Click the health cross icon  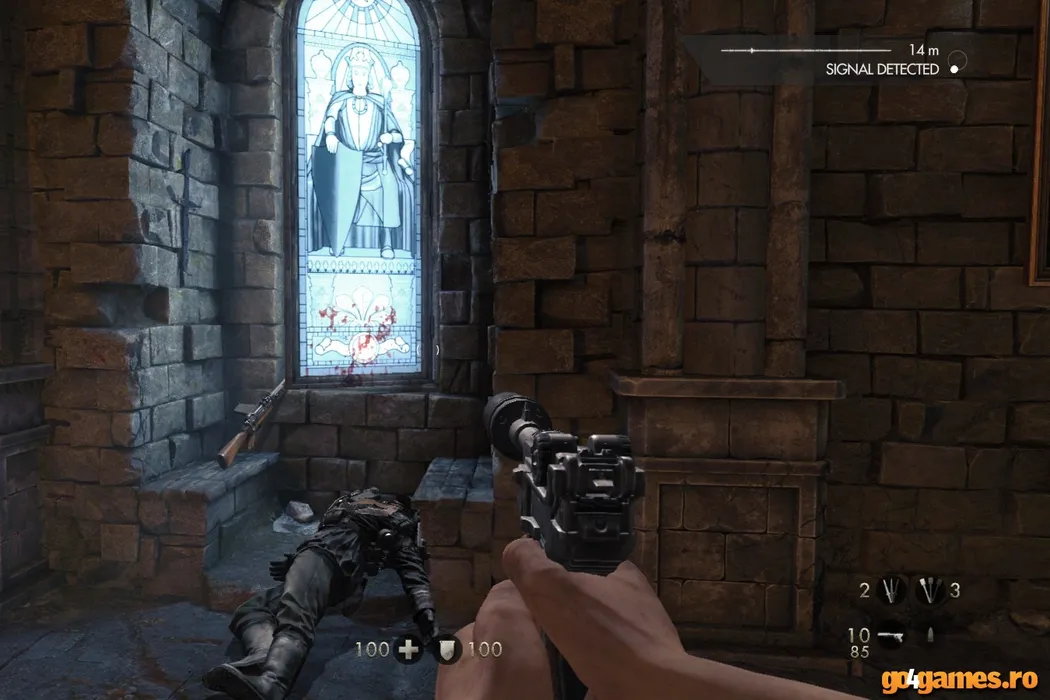[x=408, y=650]
